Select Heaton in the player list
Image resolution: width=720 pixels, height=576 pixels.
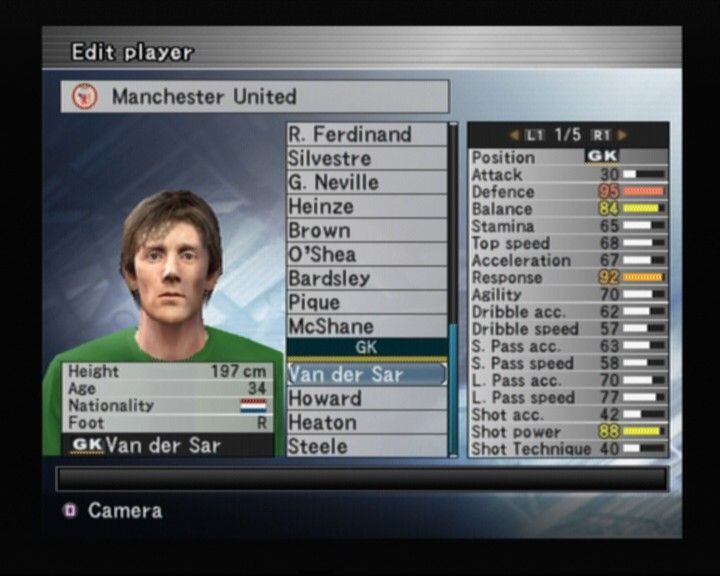(365, 422)
